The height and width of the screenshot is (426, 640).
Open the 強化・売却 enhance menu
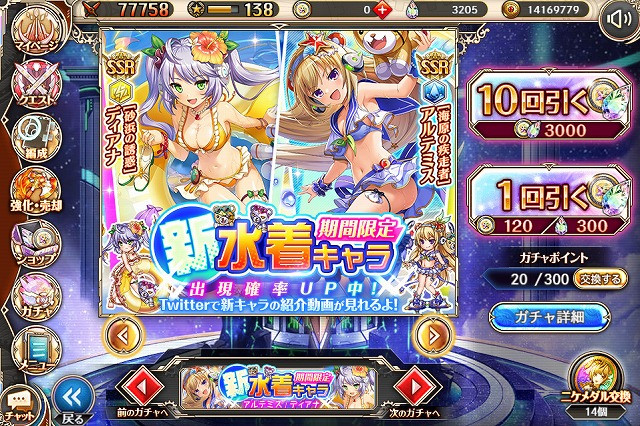(32, 190)
